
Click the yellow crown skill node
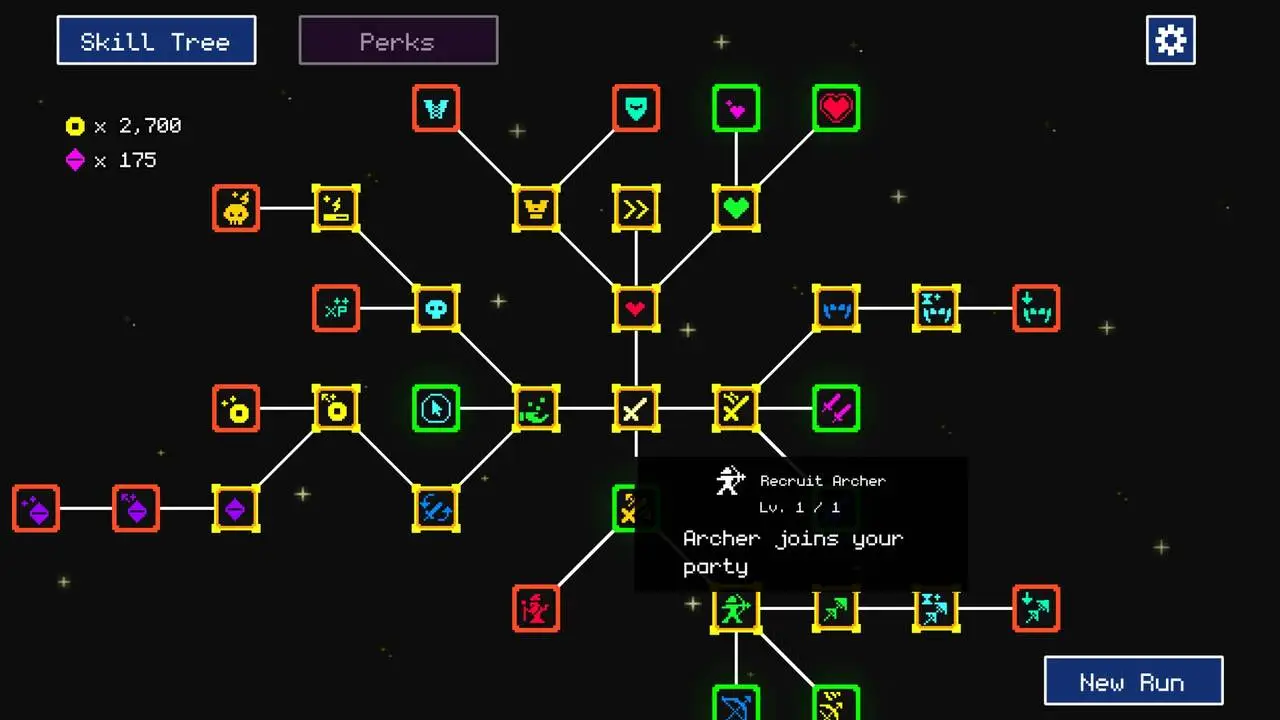(536, 208)
